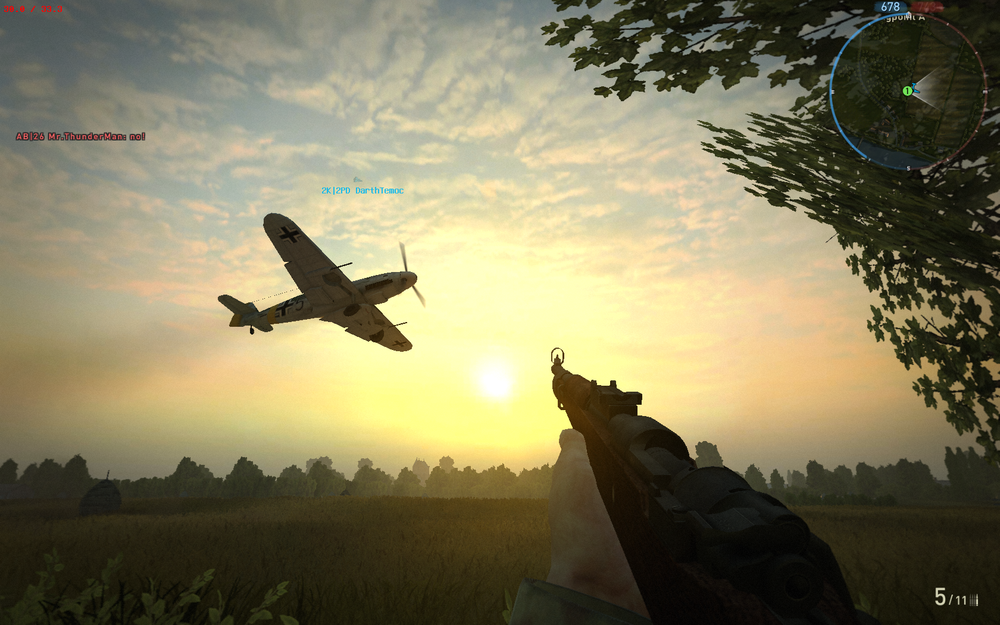The height and width of the screenshot is (625, 1000).
Task: Select the green squad marker numbered 1
Action: pos(907,91)
